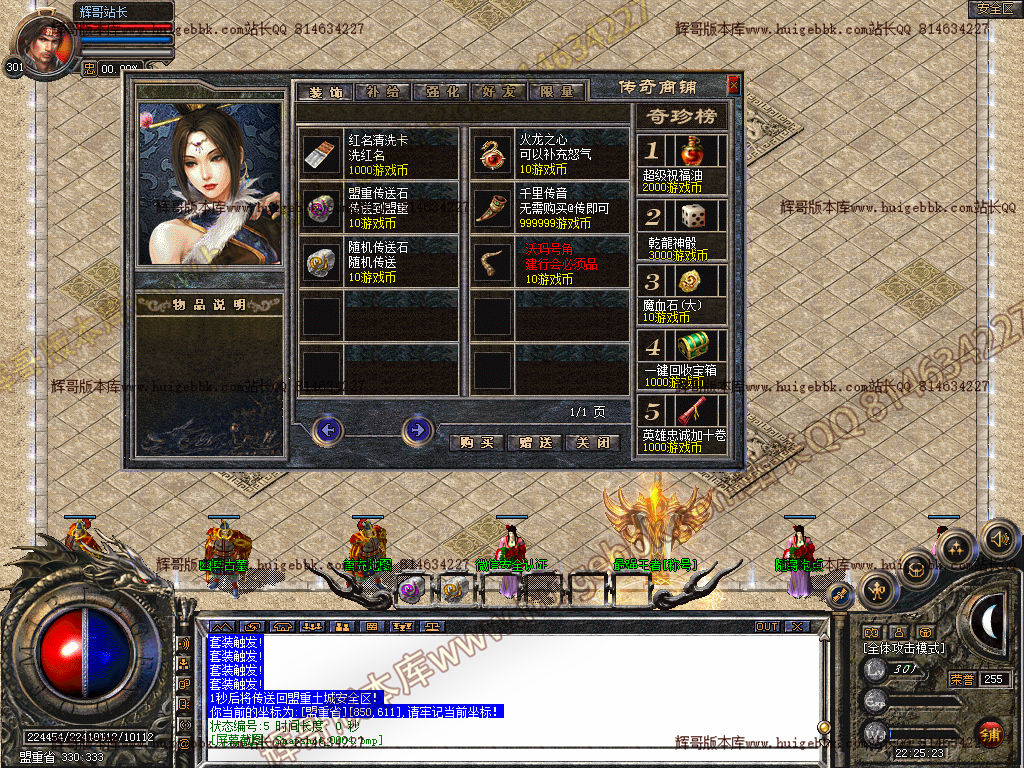The image size is (1024, 768).
Task: Select the 红名清洗卡 item
Action: click(322, 154)
